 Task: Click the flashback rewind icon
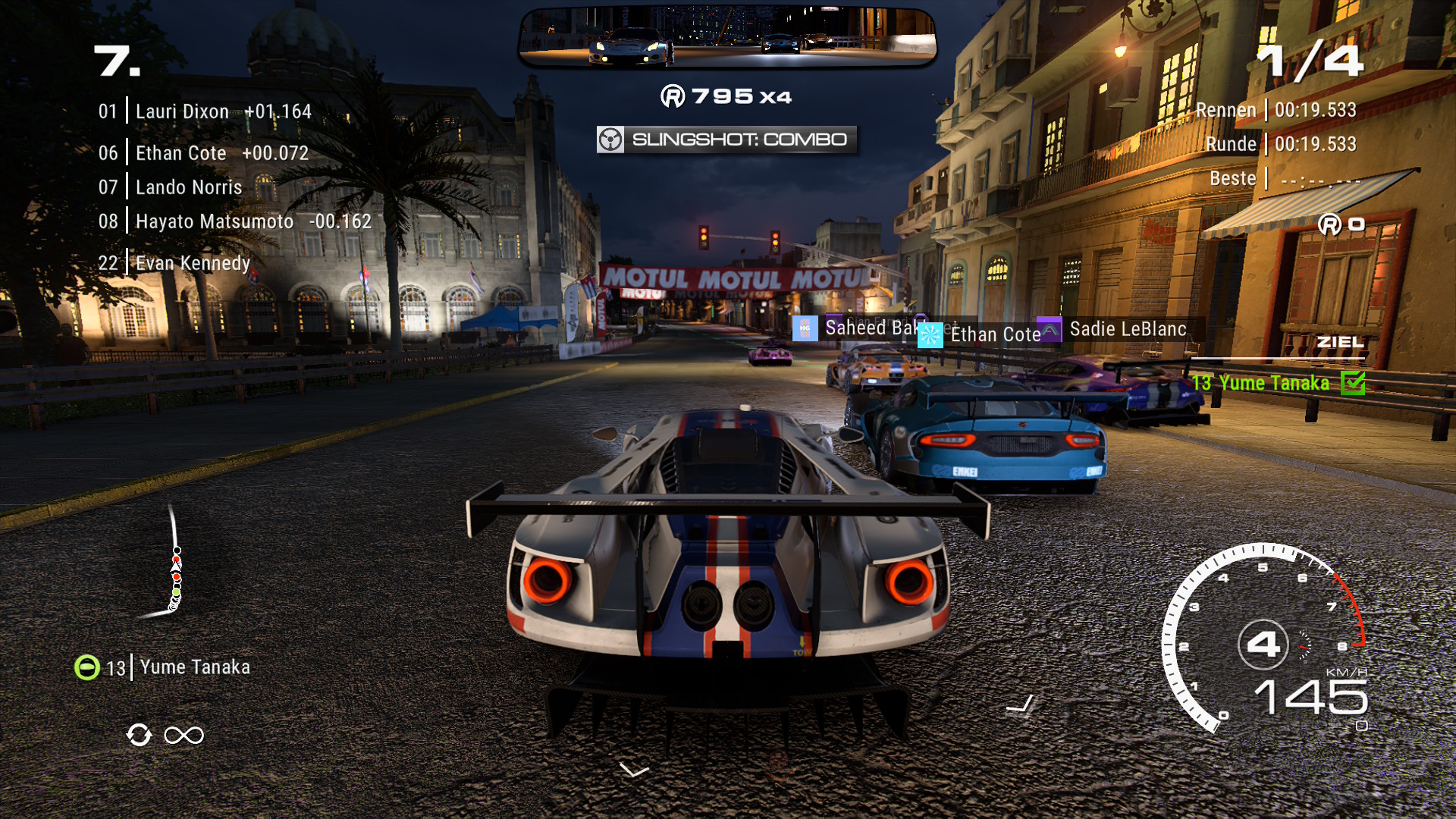pyautogui.click(x=140, y=735)
